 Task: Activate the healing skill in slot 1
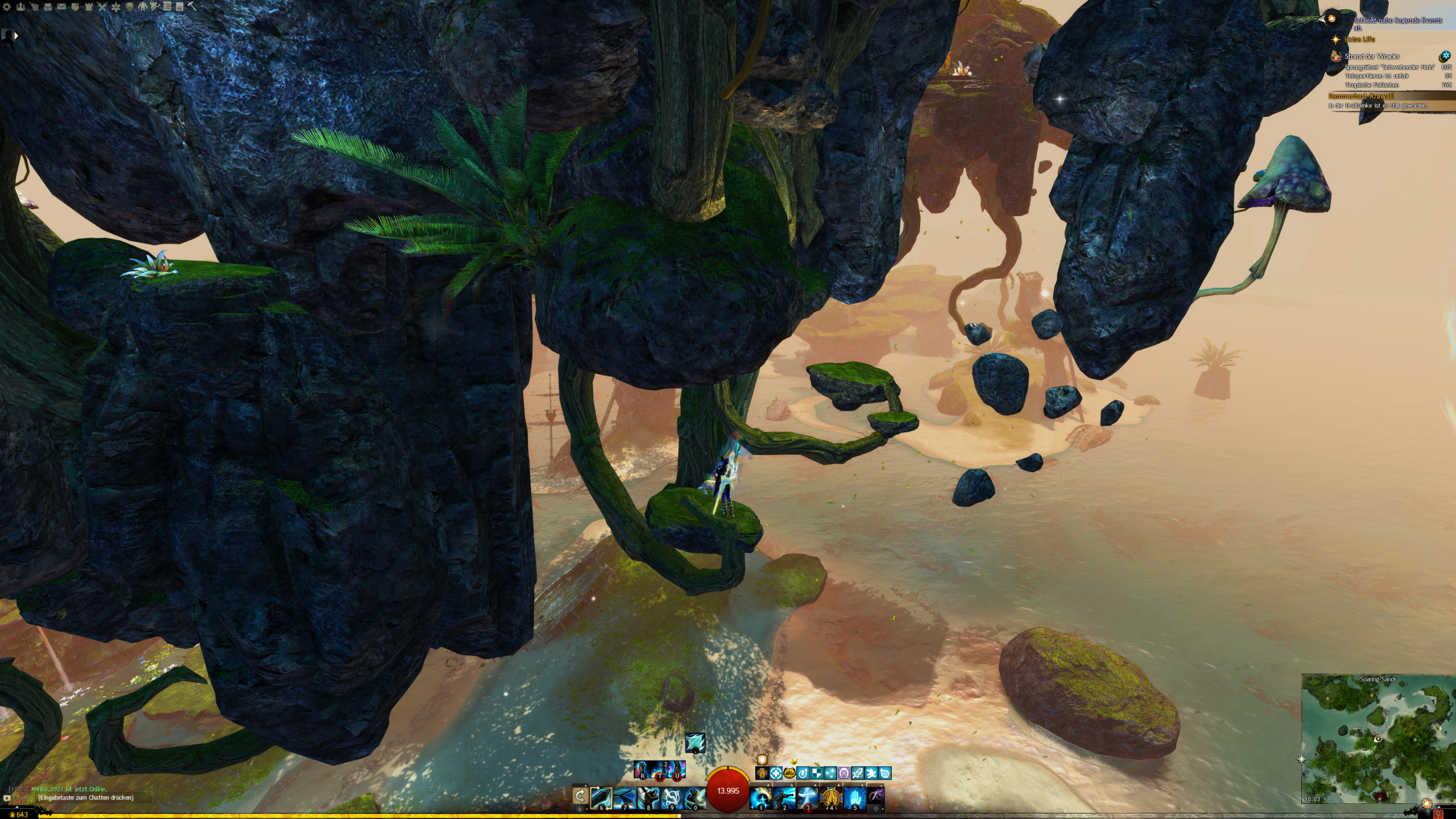(761, 797)
